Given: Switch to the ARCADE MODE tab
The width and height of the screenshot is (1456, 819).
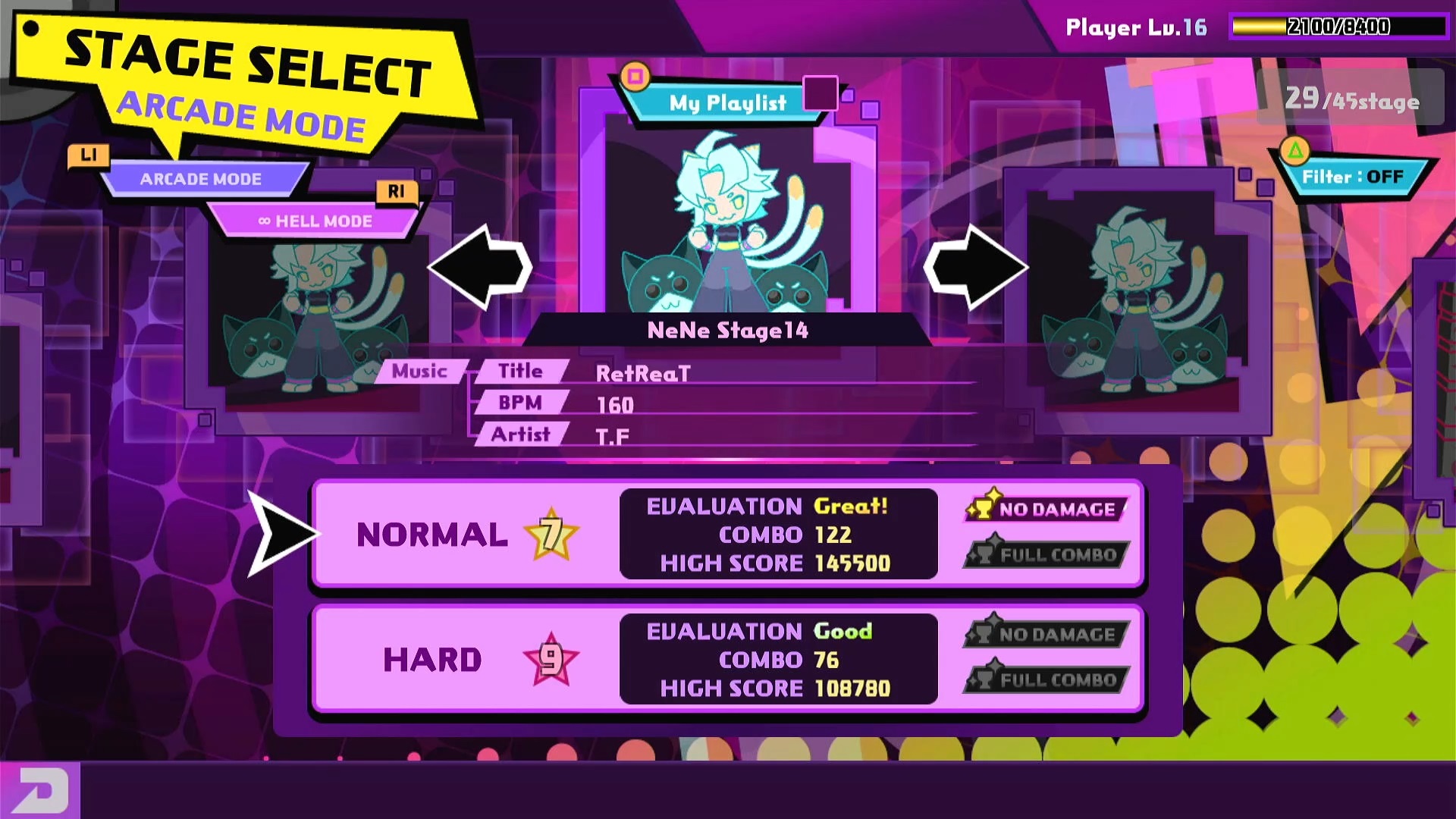Looking at the screenshot, I should [201, 179].
